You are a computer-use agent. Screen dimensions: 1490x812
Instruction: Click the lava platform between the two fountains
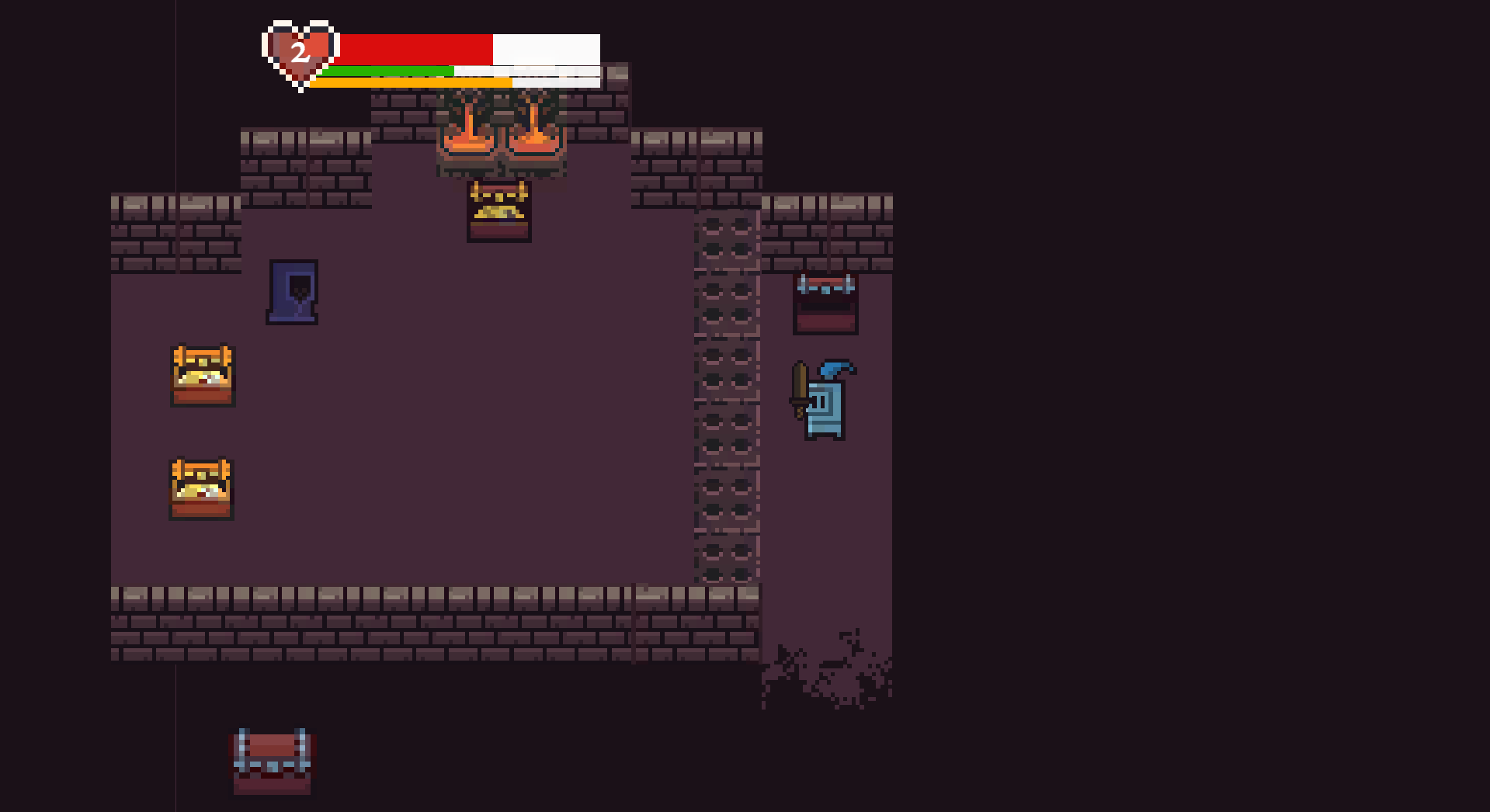(501, 163)
